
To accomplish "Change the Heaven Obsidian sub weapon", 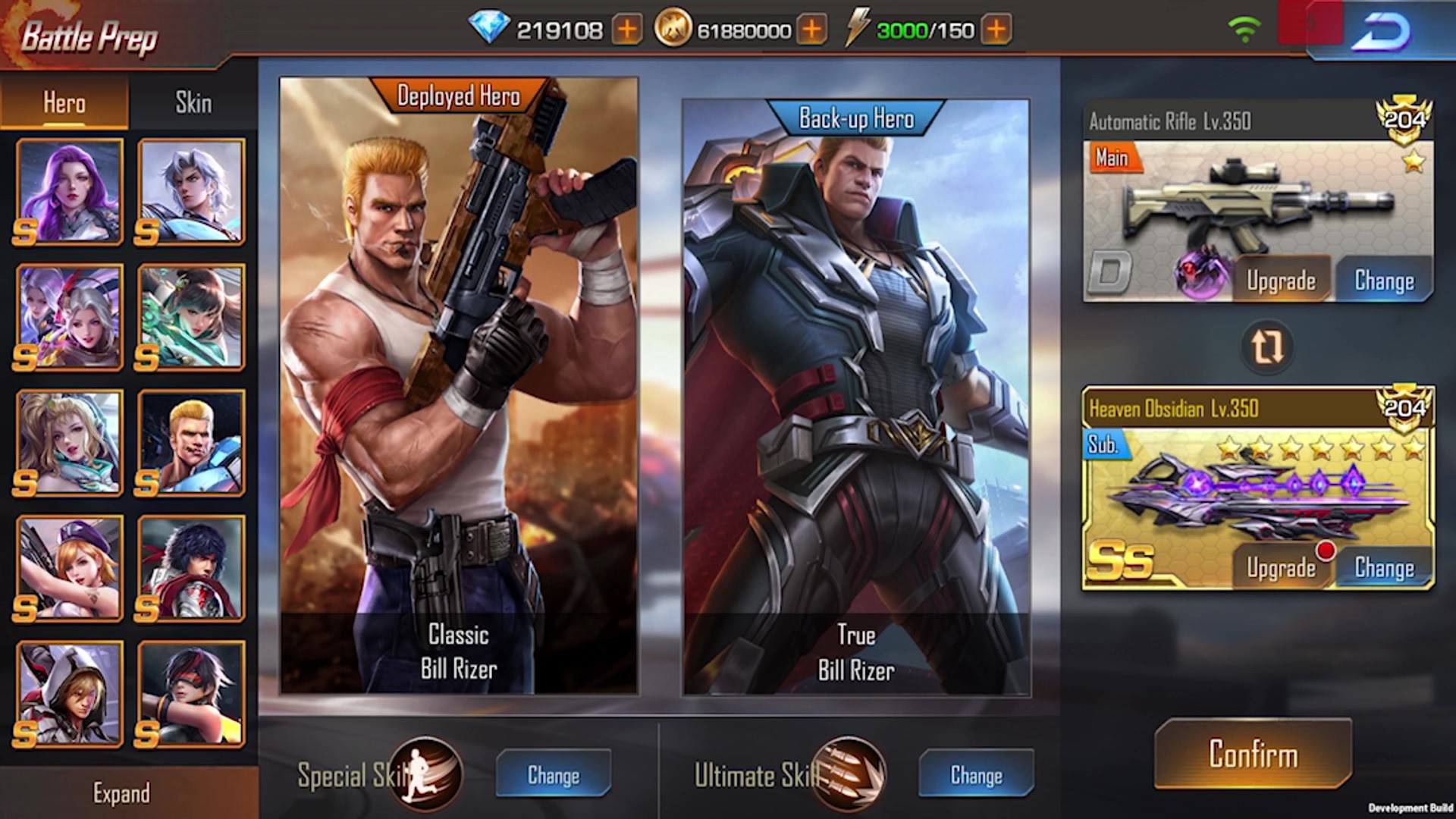I will point(1384,568).
